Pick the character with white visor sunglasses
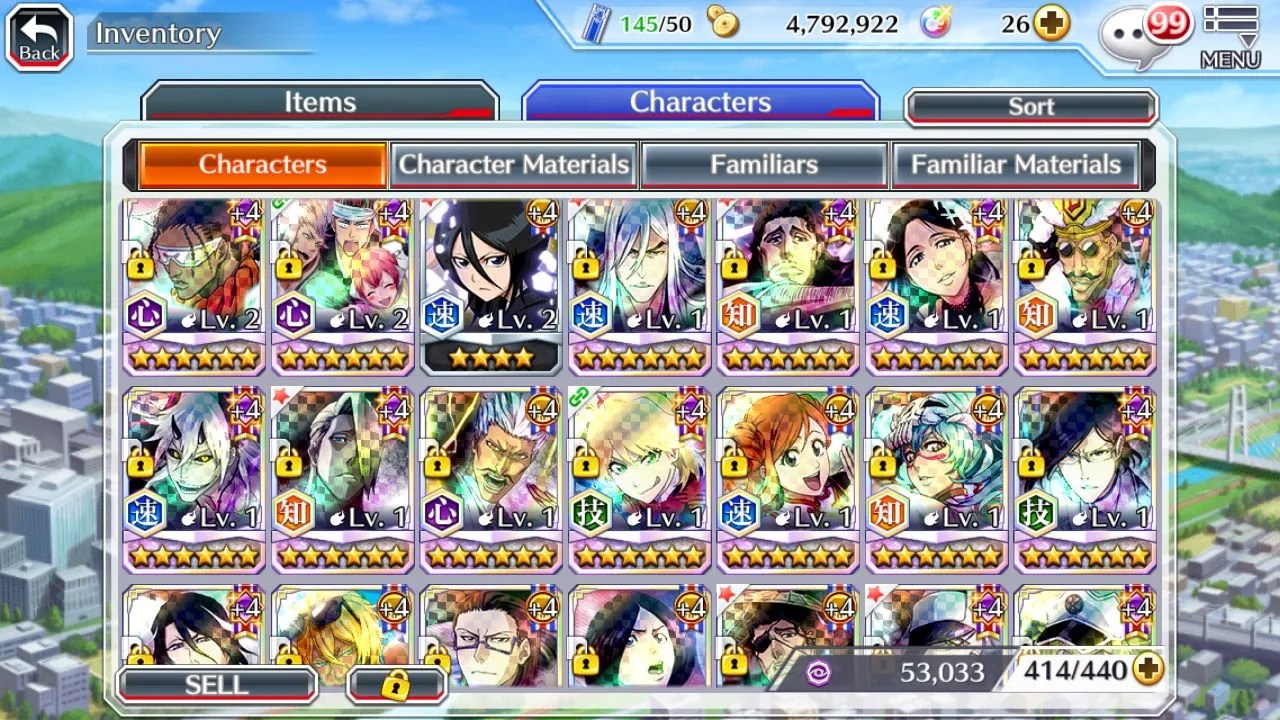 coord(193,285)
